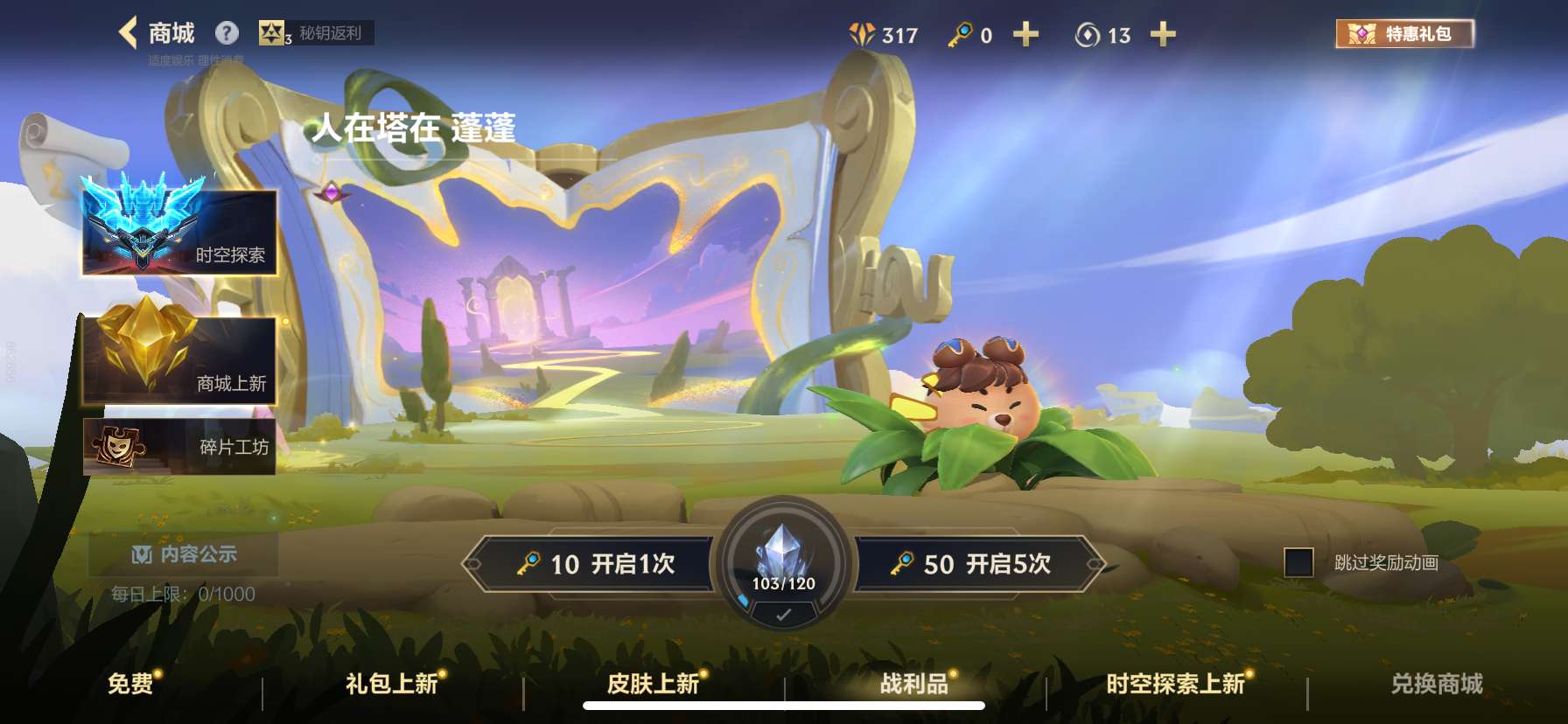The image size is (1568, 724).
Task: Switch to the 免费 tab
Action: click(x=130, y=685)
